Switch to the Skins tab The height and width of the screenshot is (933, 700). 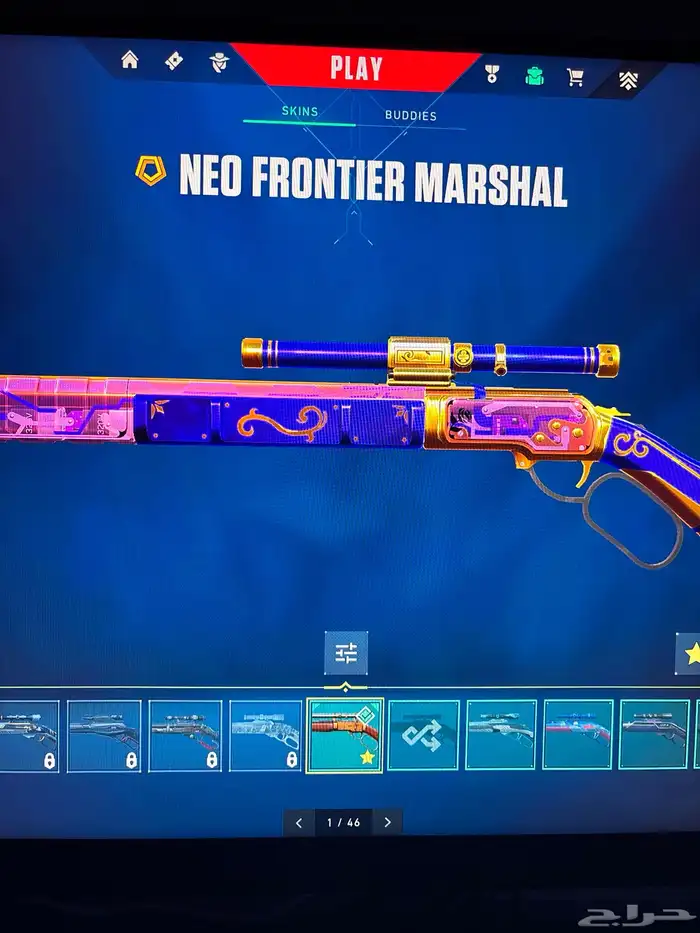coord(299,112)
